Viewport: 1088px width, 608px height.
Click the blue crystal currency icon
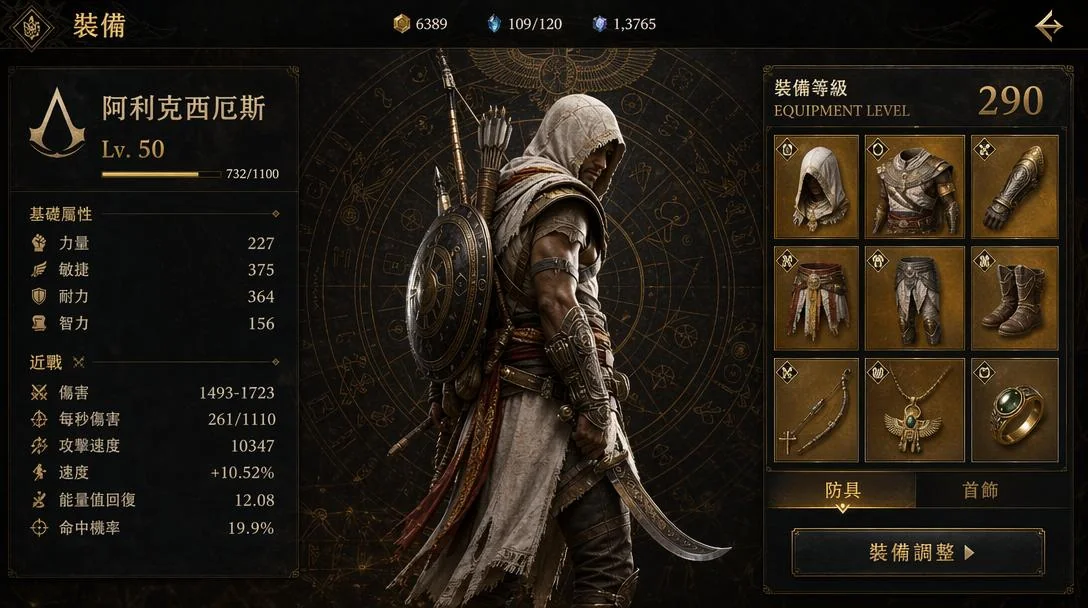pyautogui.click(x=493, y=24)
